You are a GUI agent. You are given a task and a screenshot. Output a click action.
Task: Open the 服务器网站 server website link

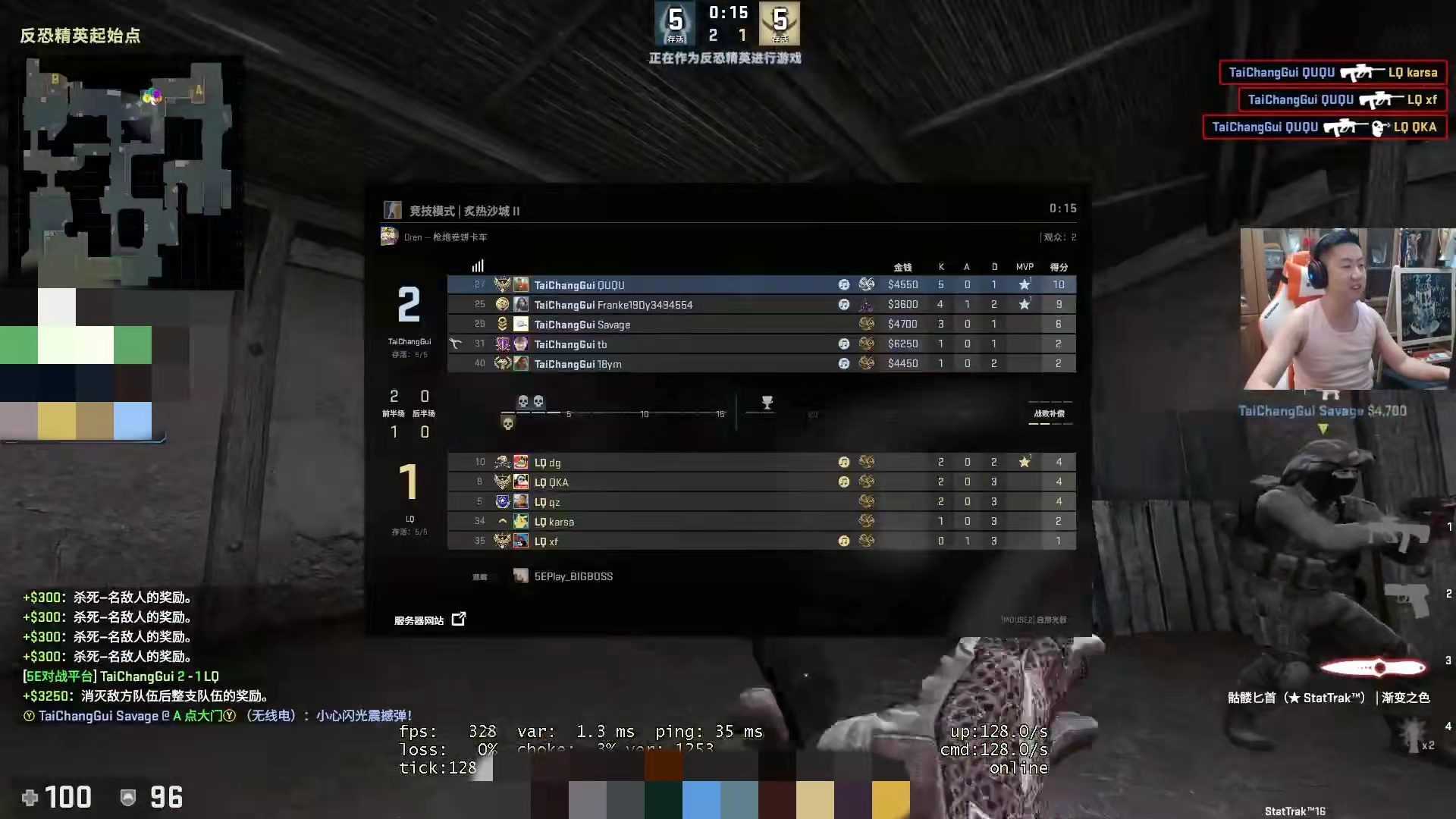pos(418,620)
